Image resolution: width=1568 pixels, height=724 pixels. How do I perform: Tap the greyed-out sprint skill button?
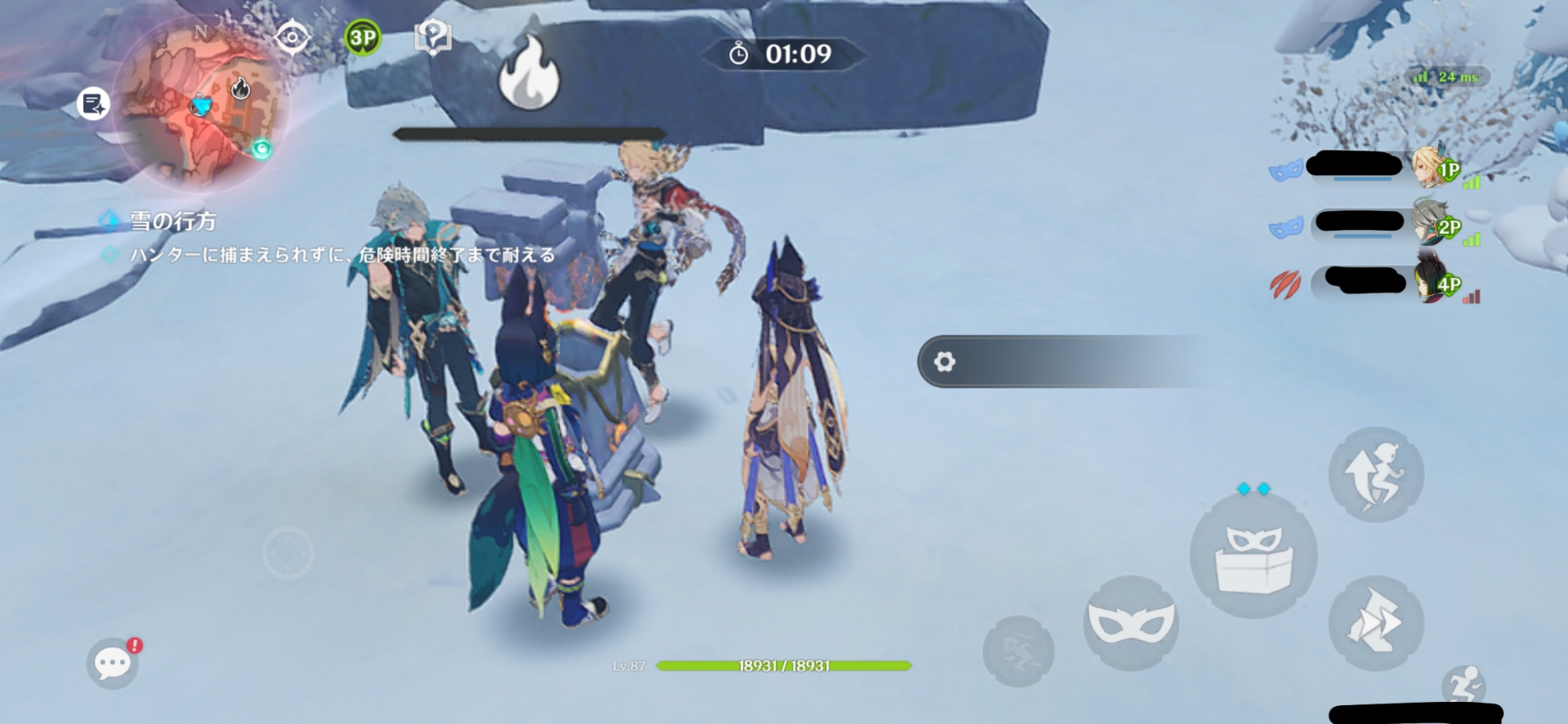[x=1018, y=651]
